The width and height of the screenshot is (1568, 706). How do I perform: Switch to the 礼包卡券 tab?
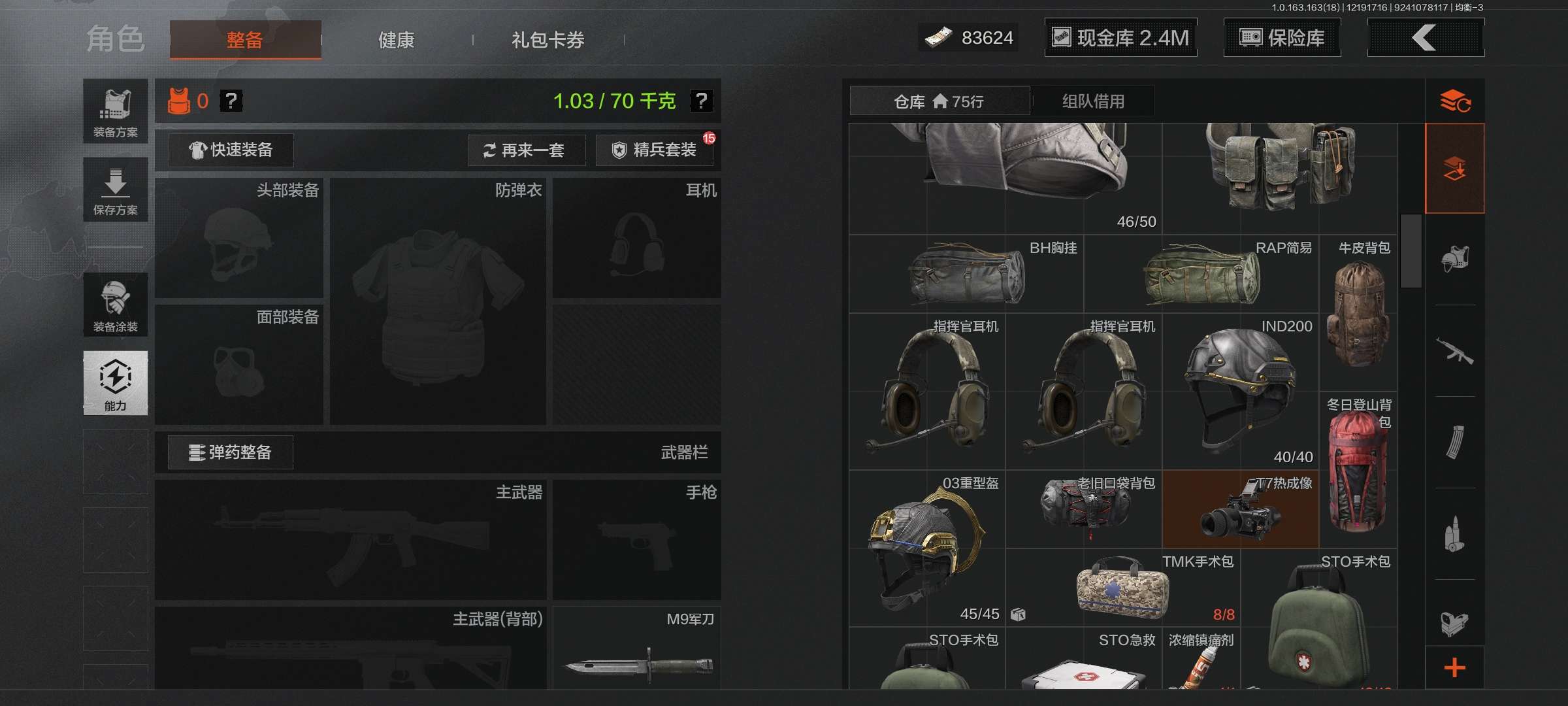(547, 39)
